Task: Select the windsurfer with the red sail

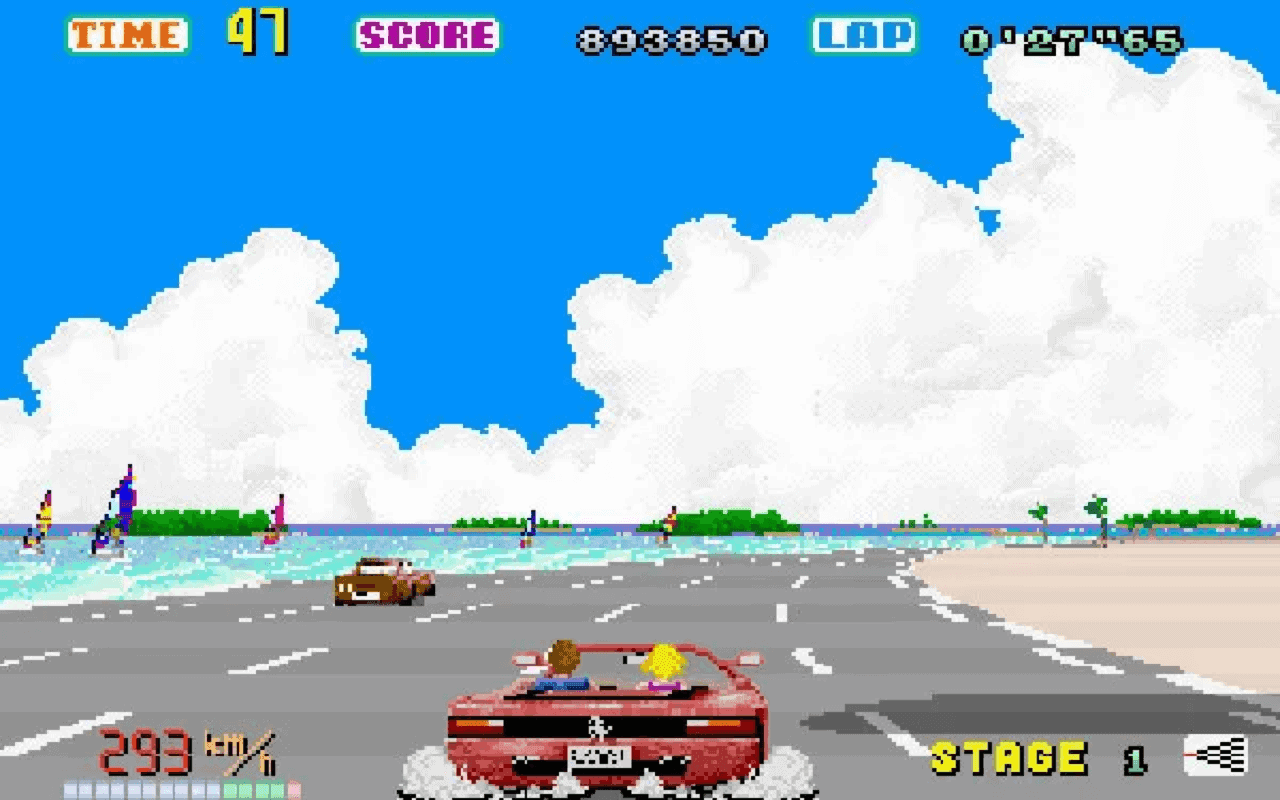Action: tap(45, 510)
